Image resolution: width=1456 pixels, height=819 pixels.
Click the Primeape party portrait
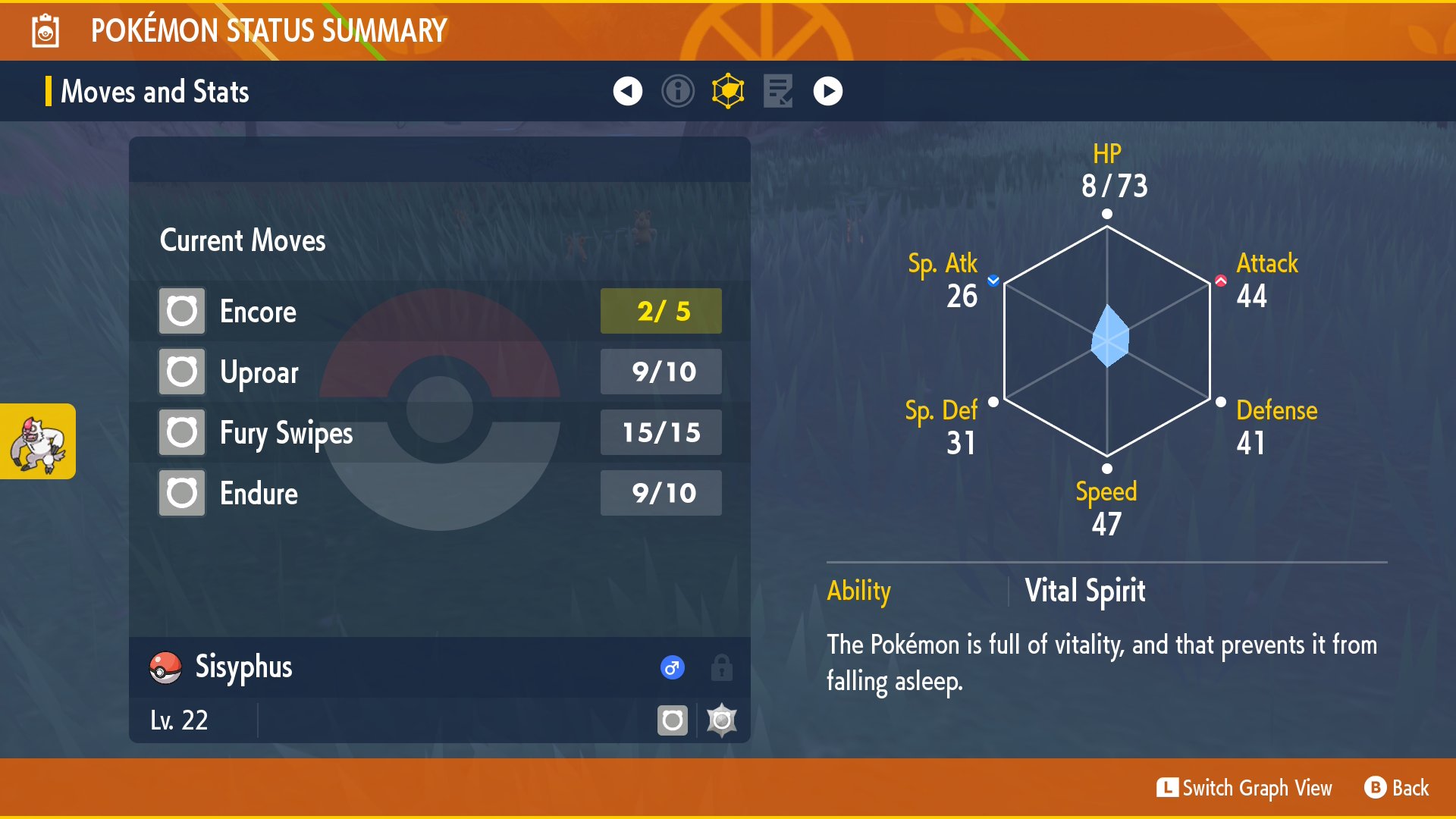tap(38, 441)
